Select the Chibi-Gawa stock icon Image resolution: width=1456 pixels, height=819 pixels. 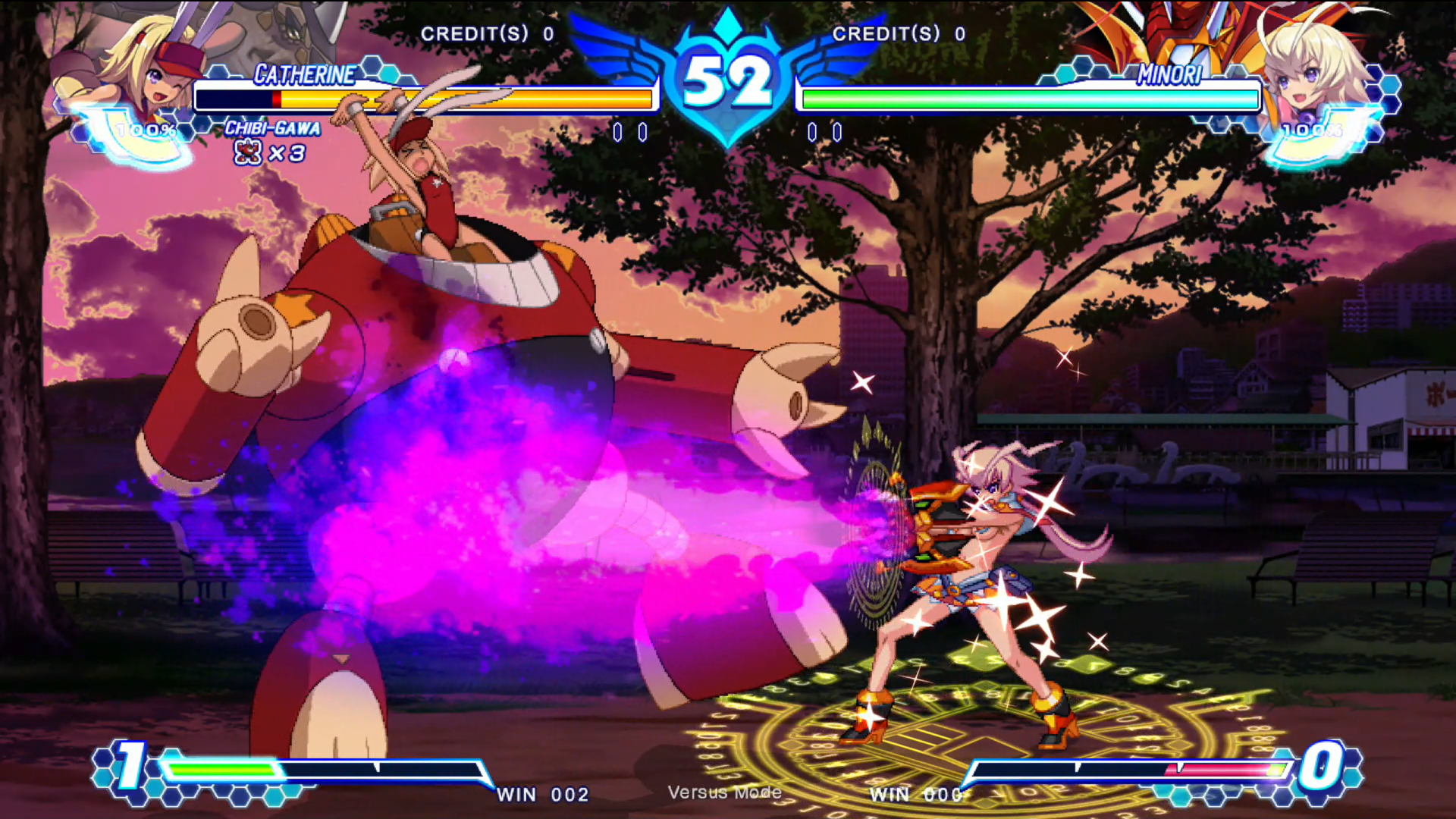pos(247,153)
